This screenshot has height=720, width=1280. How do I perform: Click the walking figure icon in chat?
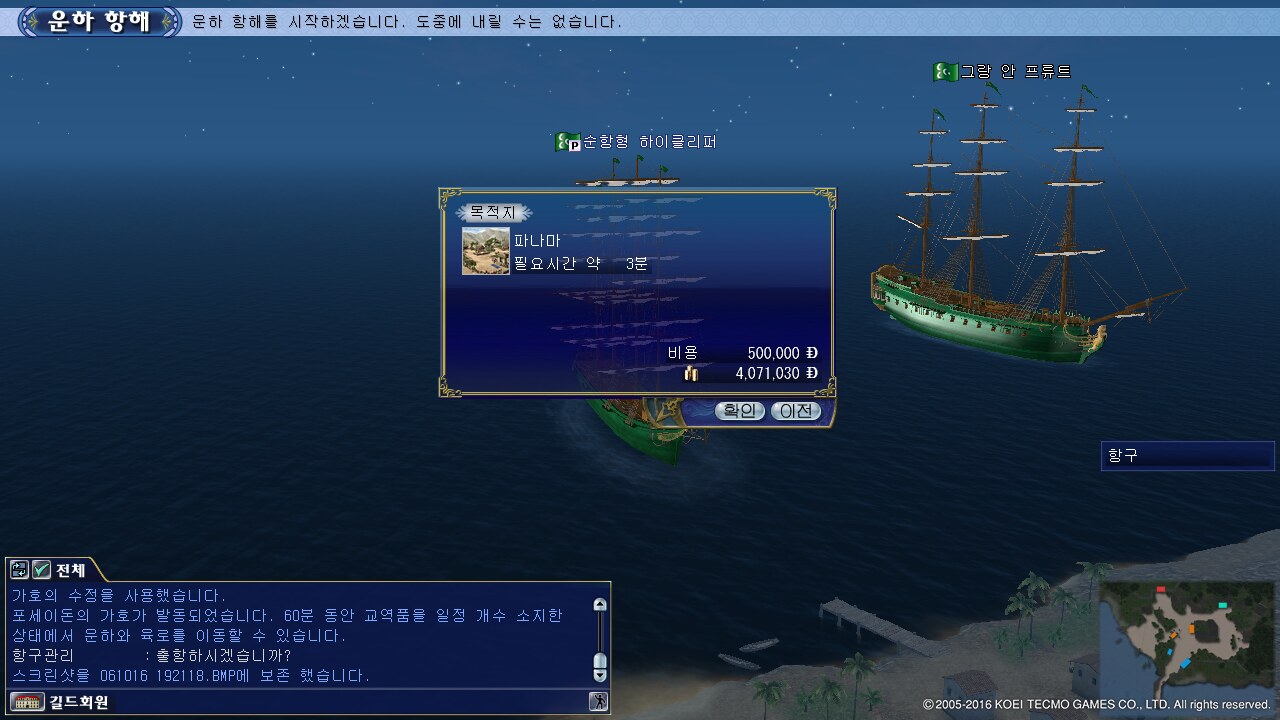click(599, 701)
